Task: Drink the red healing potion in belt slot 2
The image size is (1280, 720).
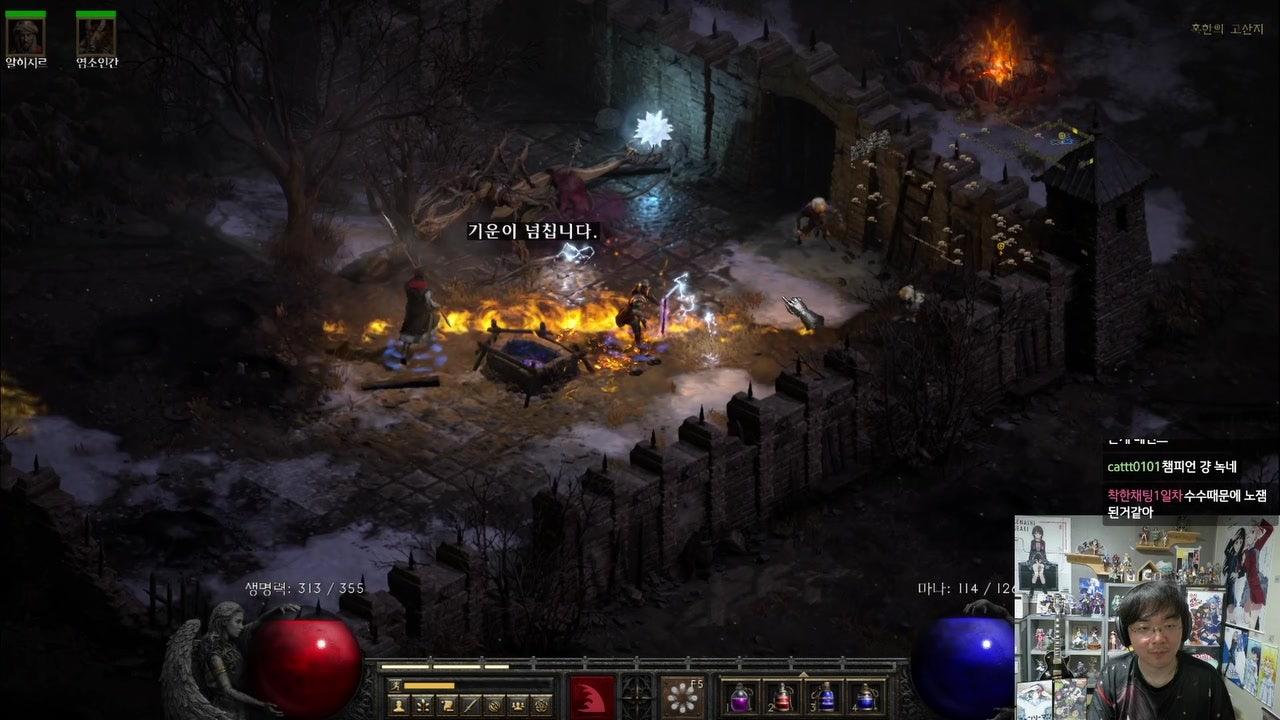Action: click(782, 696)
